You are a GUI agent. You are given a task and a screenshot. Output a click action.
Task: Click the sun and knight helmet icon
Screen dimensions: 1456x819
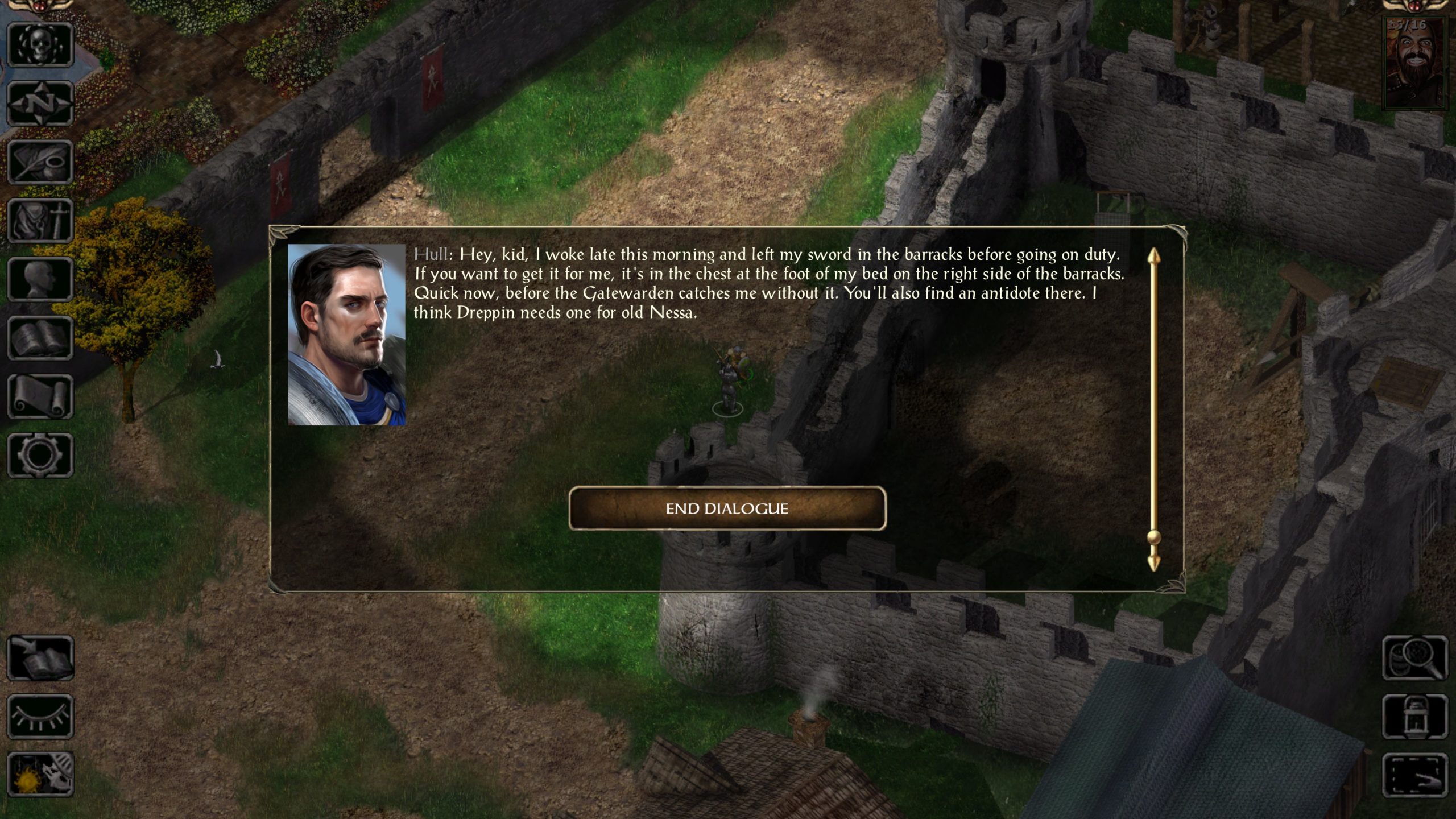[x=40, y=774]
